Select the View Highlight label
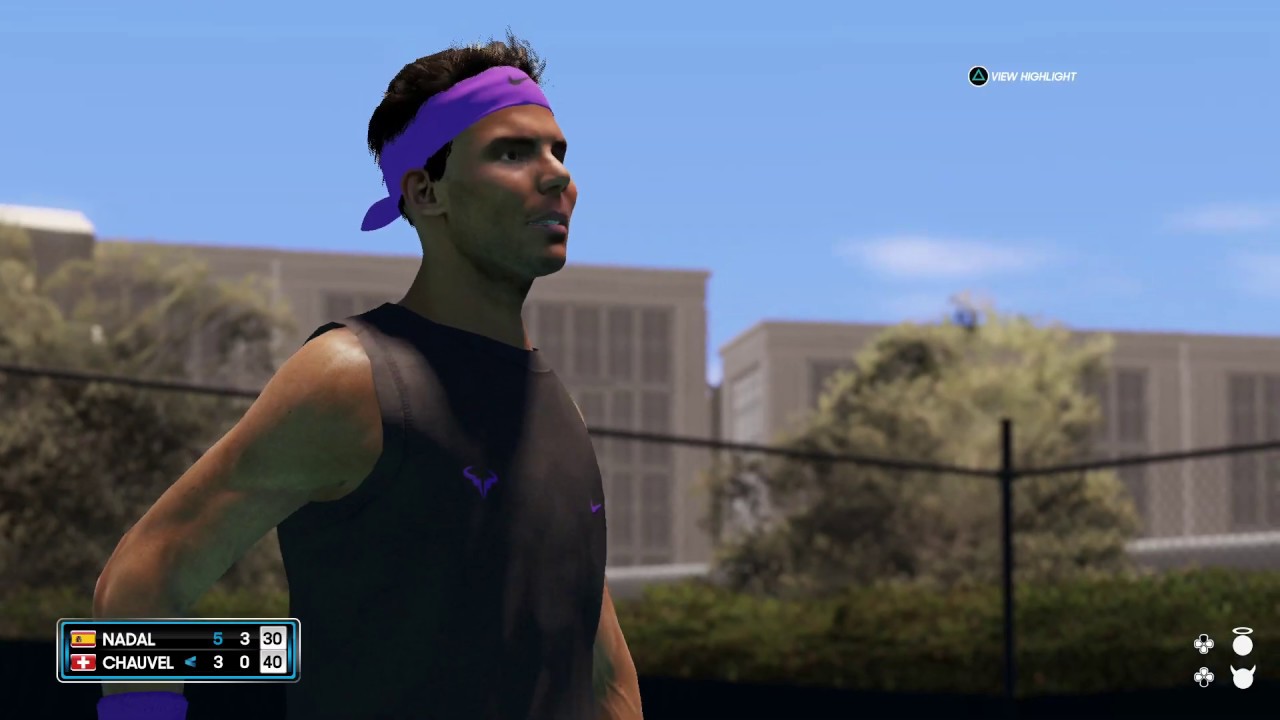Image resolution: width=1280 pixels, height=720 pixels. (1033, 77)
